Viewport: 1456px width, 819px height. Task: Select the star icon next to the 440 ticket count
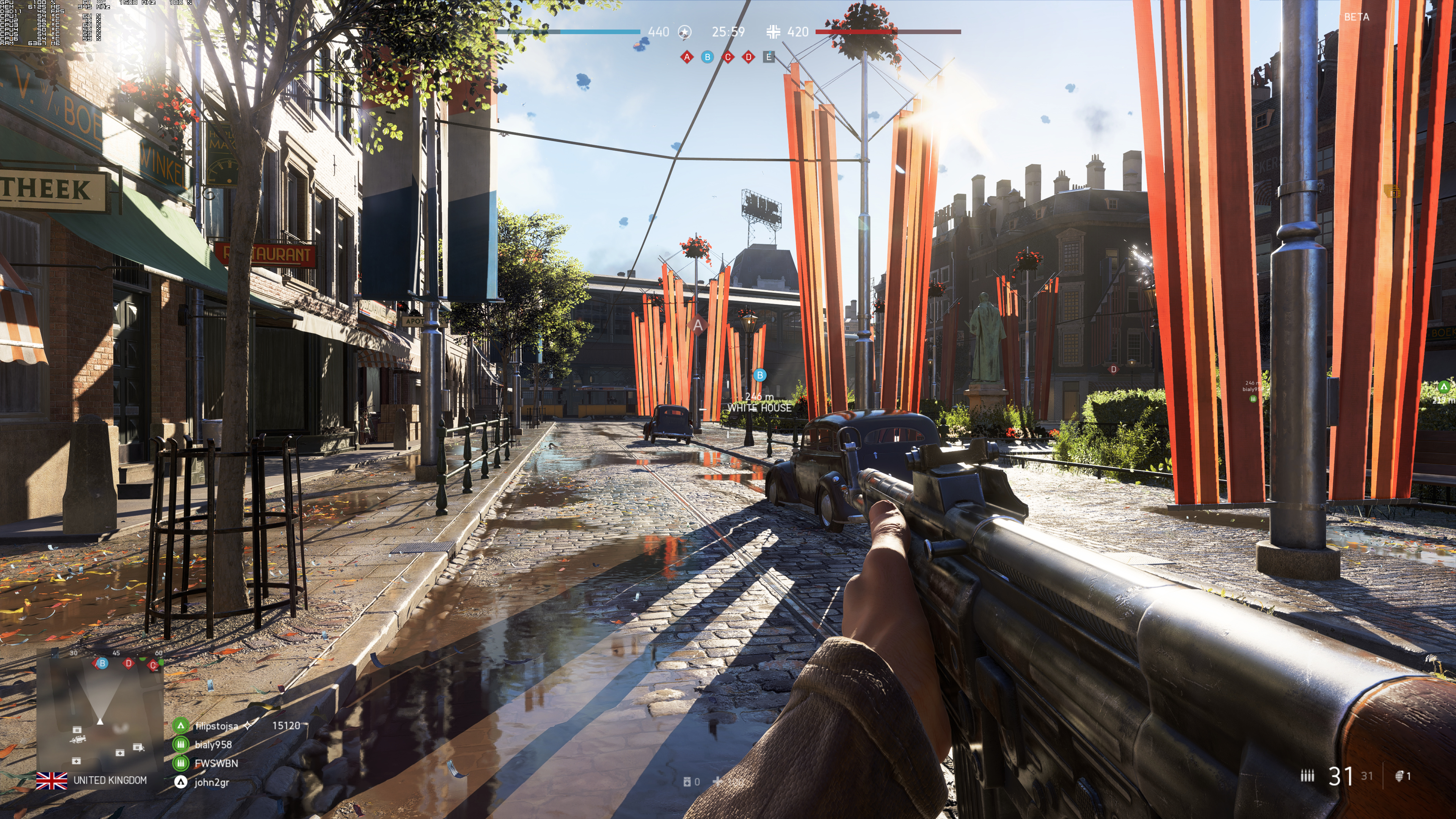click(x=684, y=32)
